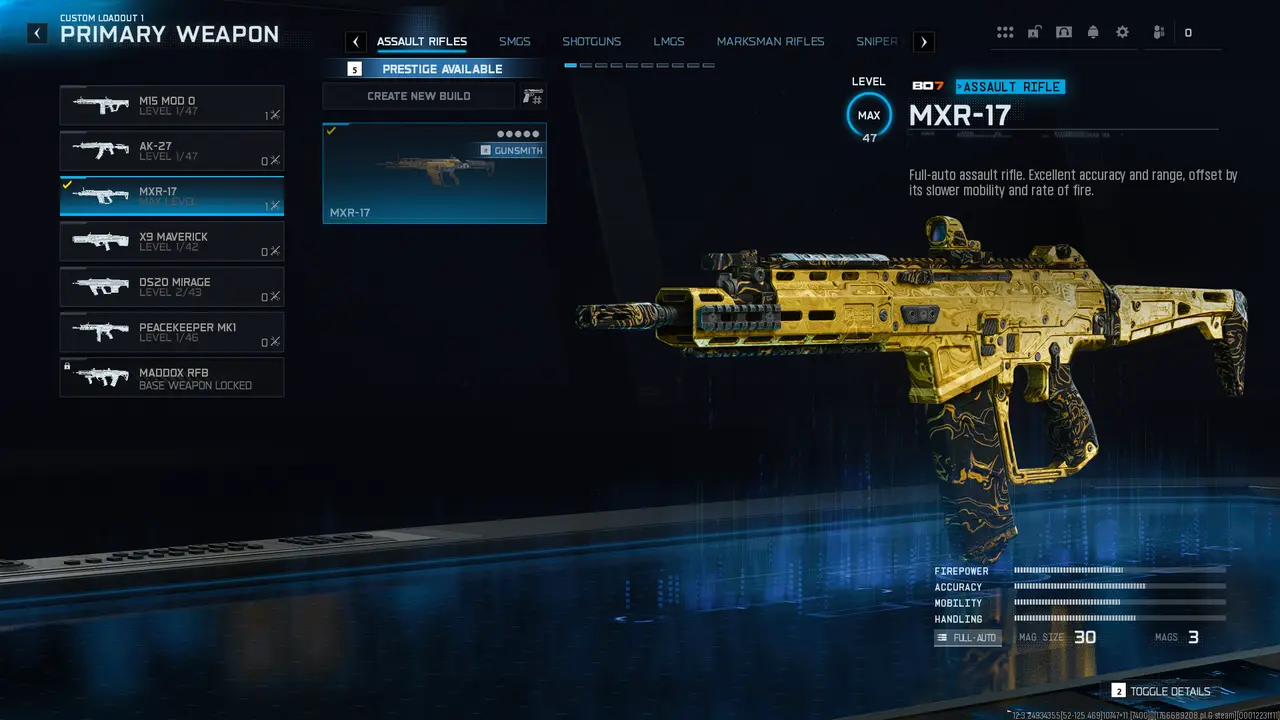Click the settings gear icon
Viewport: 1280px width, 720px height.
[x=1123, y=31]
